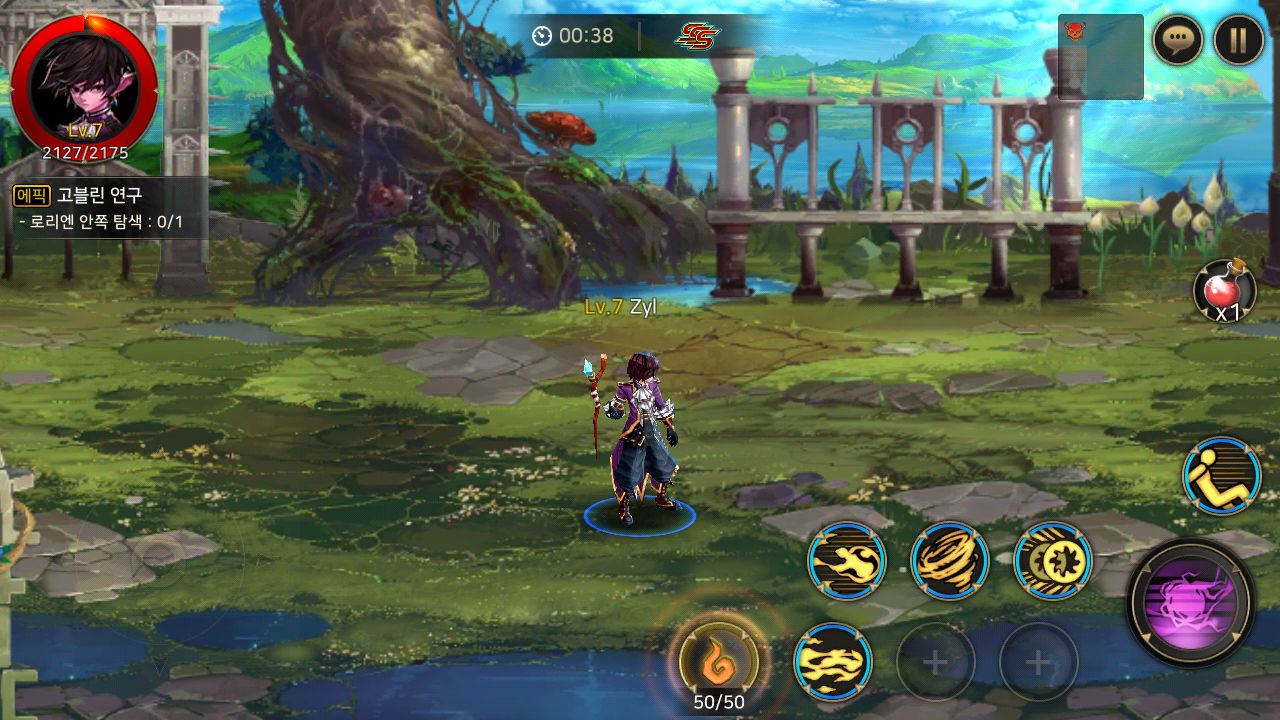Activate the orange flame 50/50 gauge skill
Screen dimensions: 1280x720
(x=718, y=660)
